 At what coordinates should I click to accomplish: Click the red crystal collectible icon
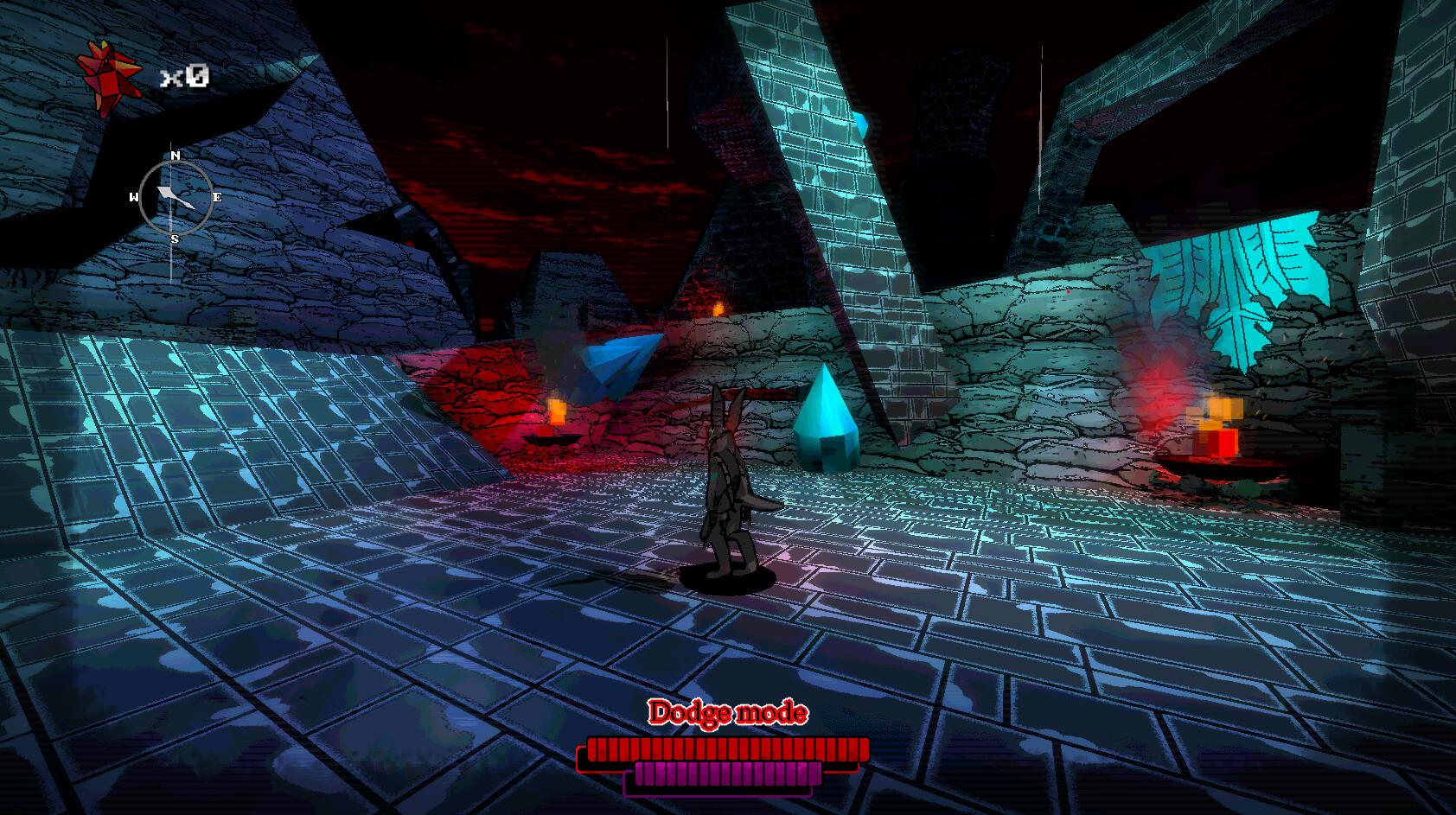pyautogui.click(x=111, y=71)
